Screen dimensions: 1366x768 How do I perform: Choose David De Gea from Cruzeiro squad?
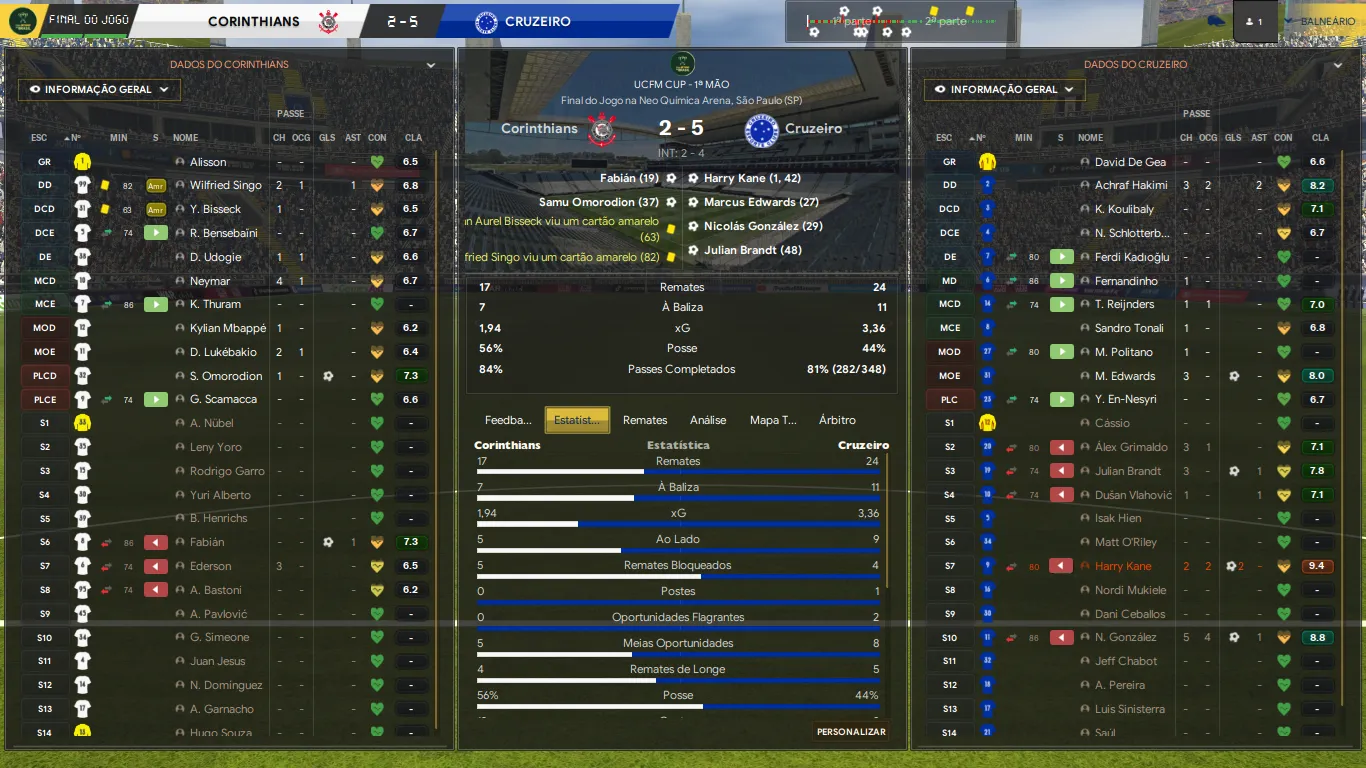tap(1130, 162)
